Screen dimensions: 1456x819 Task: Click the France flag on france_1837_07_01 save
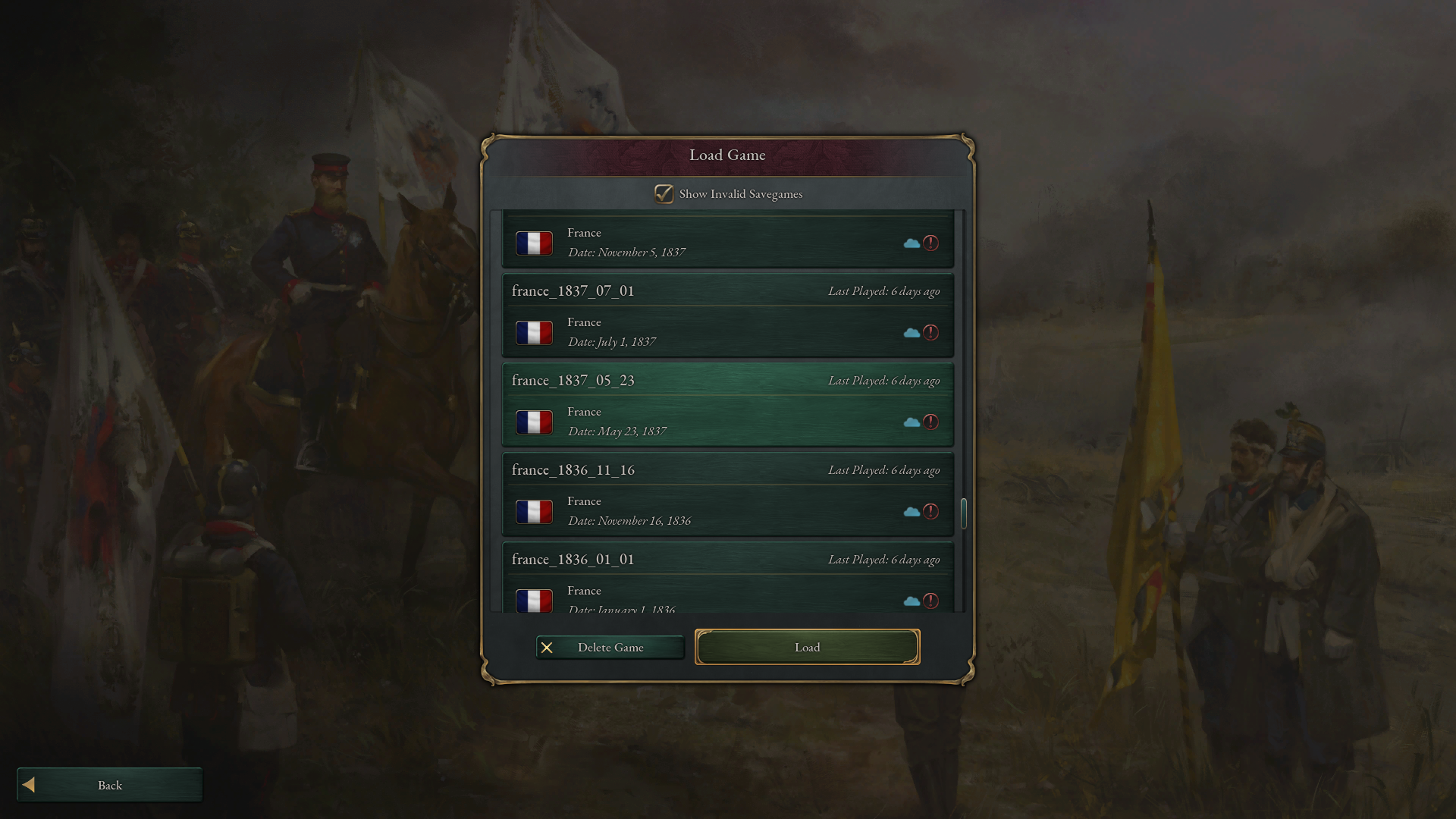click(x=535, y=332)
